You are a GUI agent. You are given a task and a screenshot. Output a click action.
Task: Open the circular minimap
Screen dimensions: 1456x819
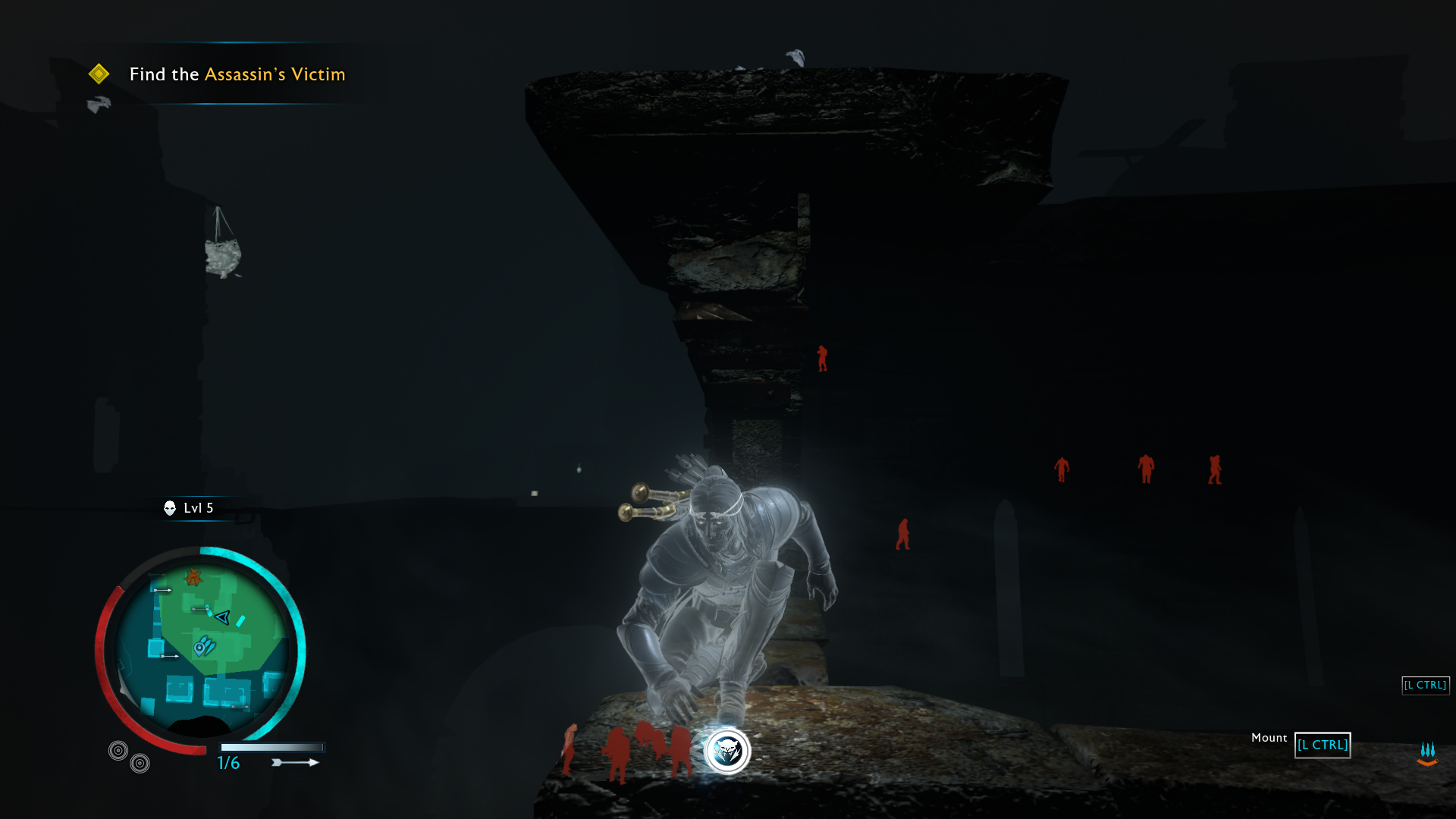[x=202, y=649]
